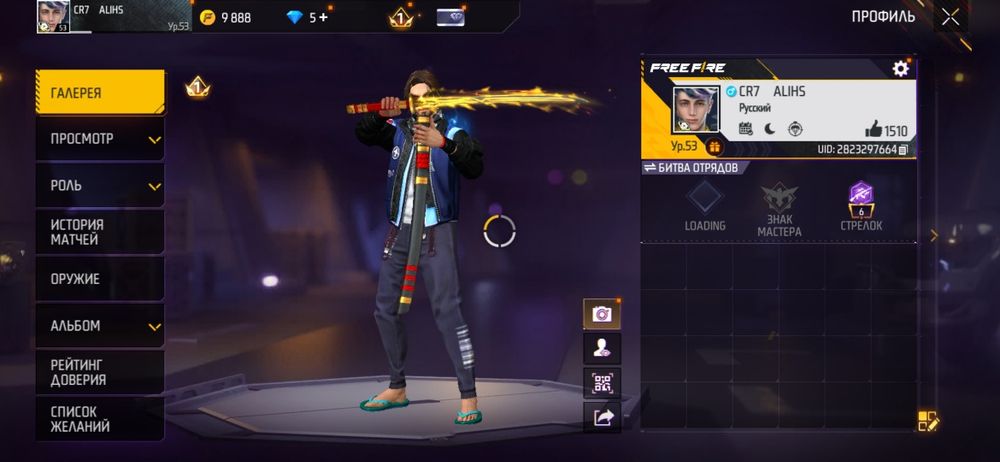Open История матчей match history
Image resolution: width=1000 pixels, height=462 pixels.
(100, 232)
